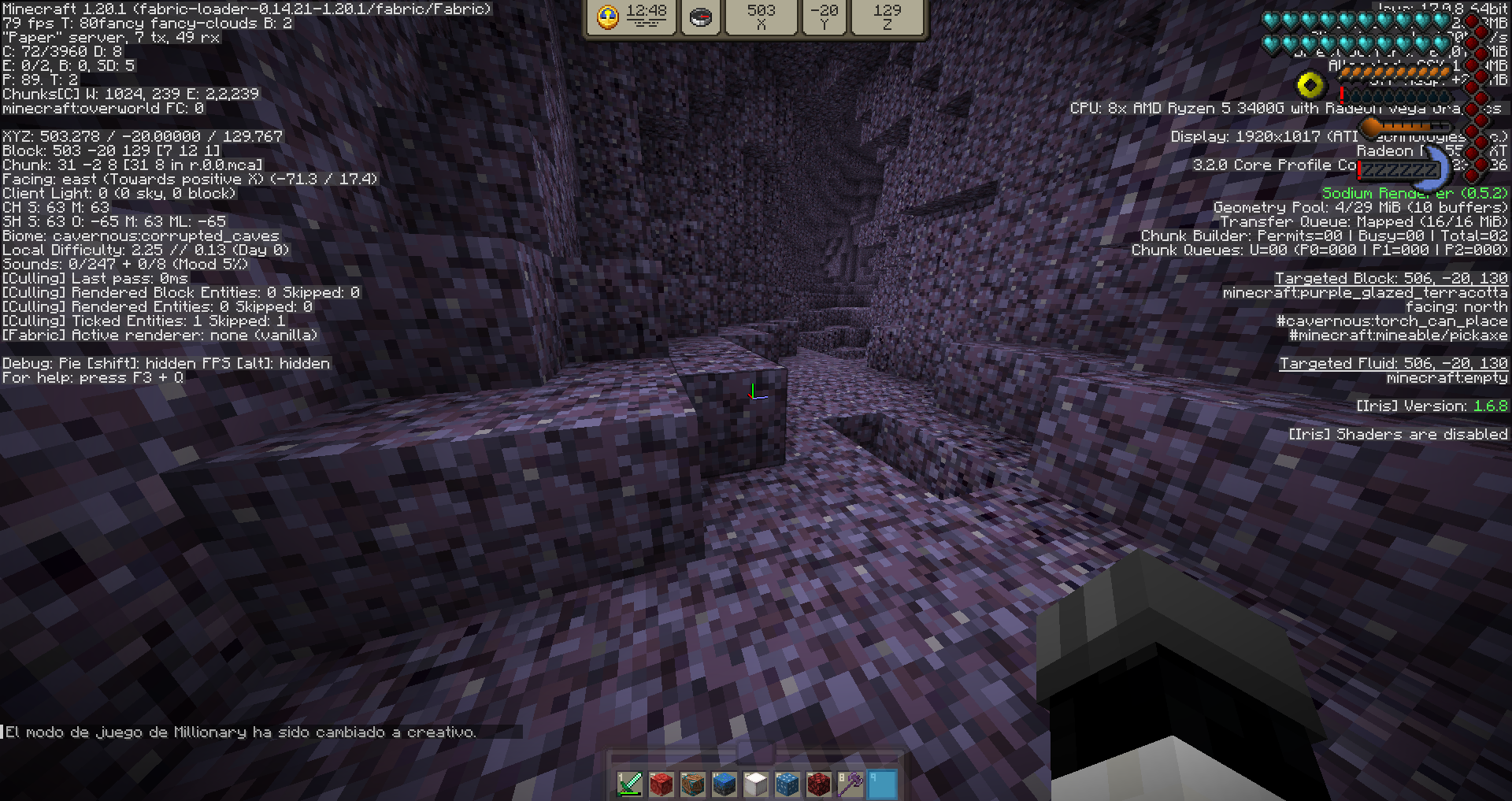
Task: Click the Targeted Block line for purple glazed terracotta
Action: (1390, 278)
